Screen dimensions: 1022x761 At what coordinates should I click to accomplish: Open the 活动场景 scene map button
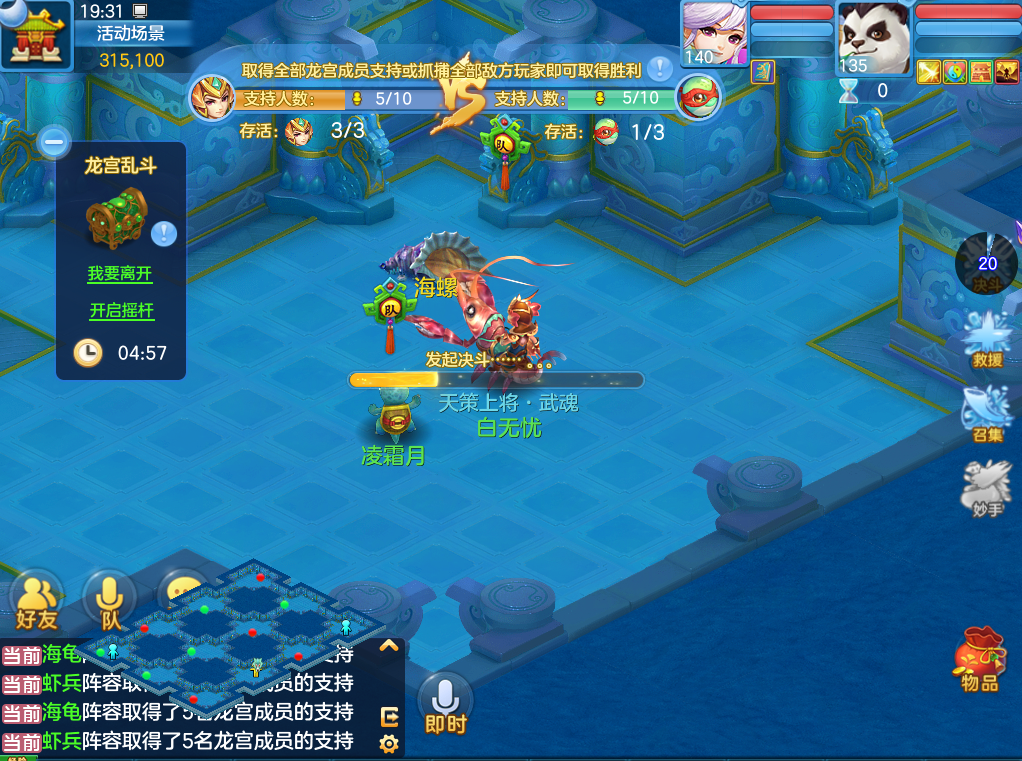[x=36, y=34]
